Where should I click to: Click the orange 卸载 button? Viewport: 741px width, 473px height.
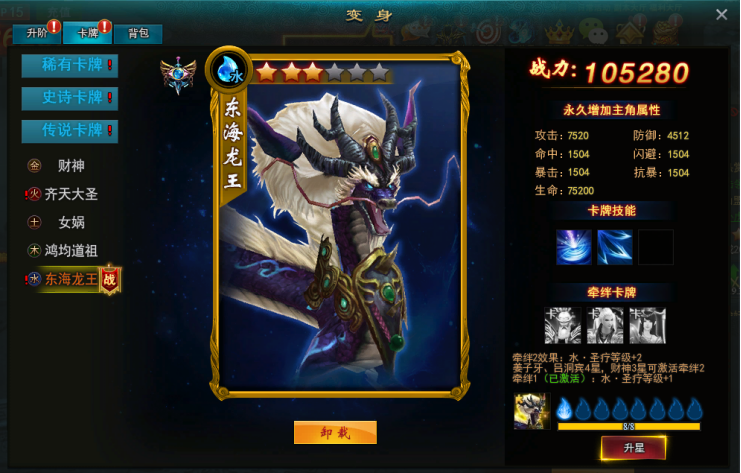click(x=335, y=432)
